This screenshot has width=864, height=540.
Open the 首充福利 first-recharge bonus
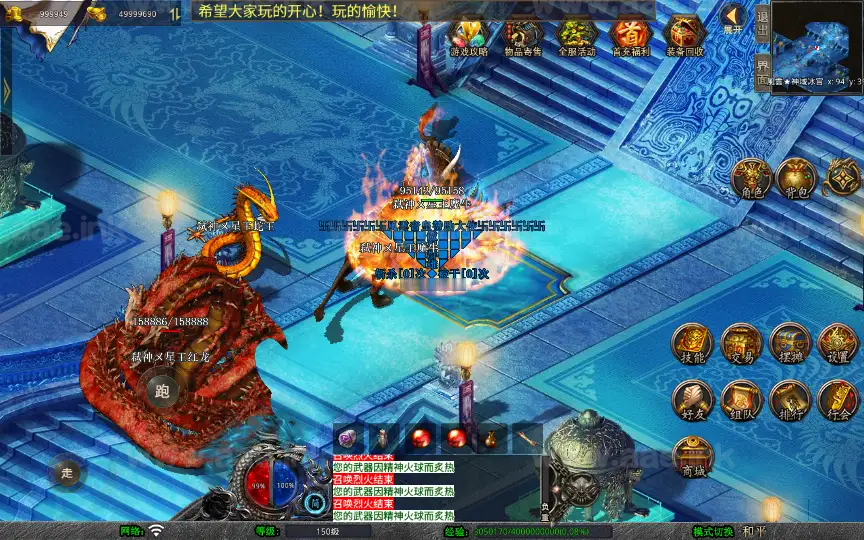pyautogui.click(x=631, y=37)
